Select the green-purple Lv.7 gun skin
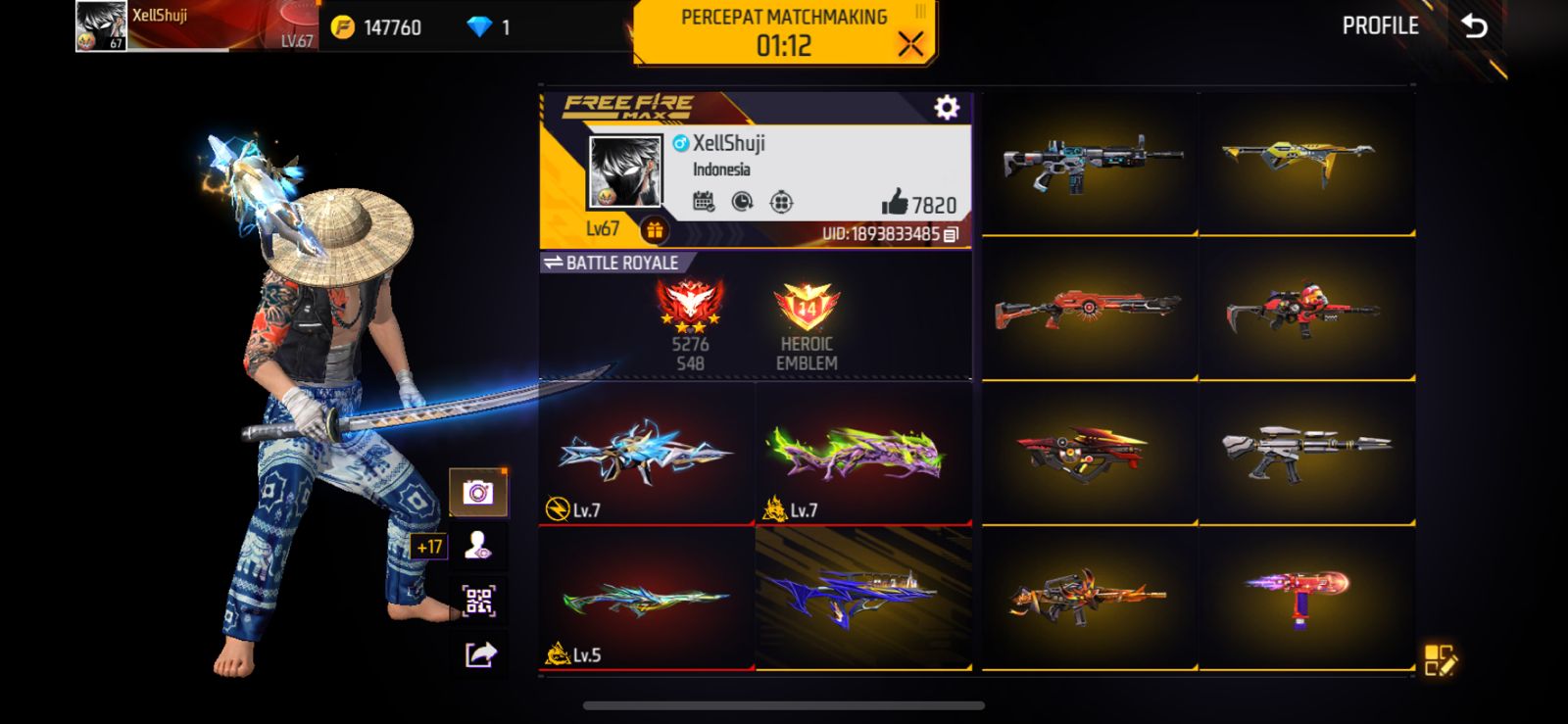1568x724 pixels. point(863,453)
